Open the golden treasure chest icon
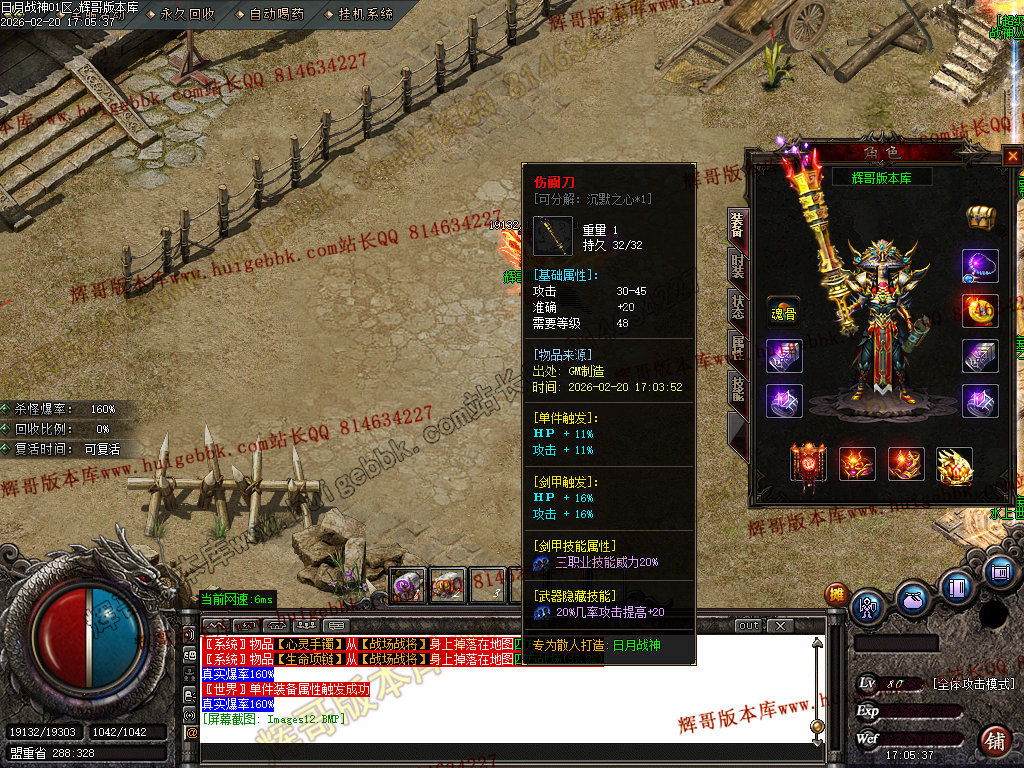This screenshot has width=1024, height=768. click(979, 216)
